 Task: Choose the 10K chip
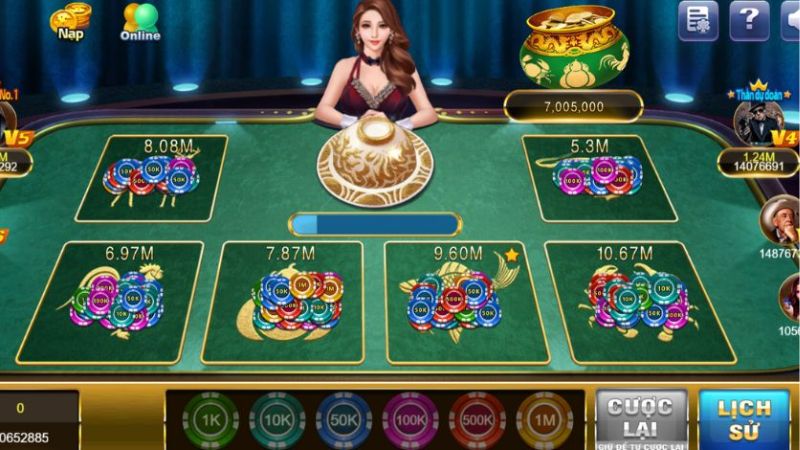[277, 419]
